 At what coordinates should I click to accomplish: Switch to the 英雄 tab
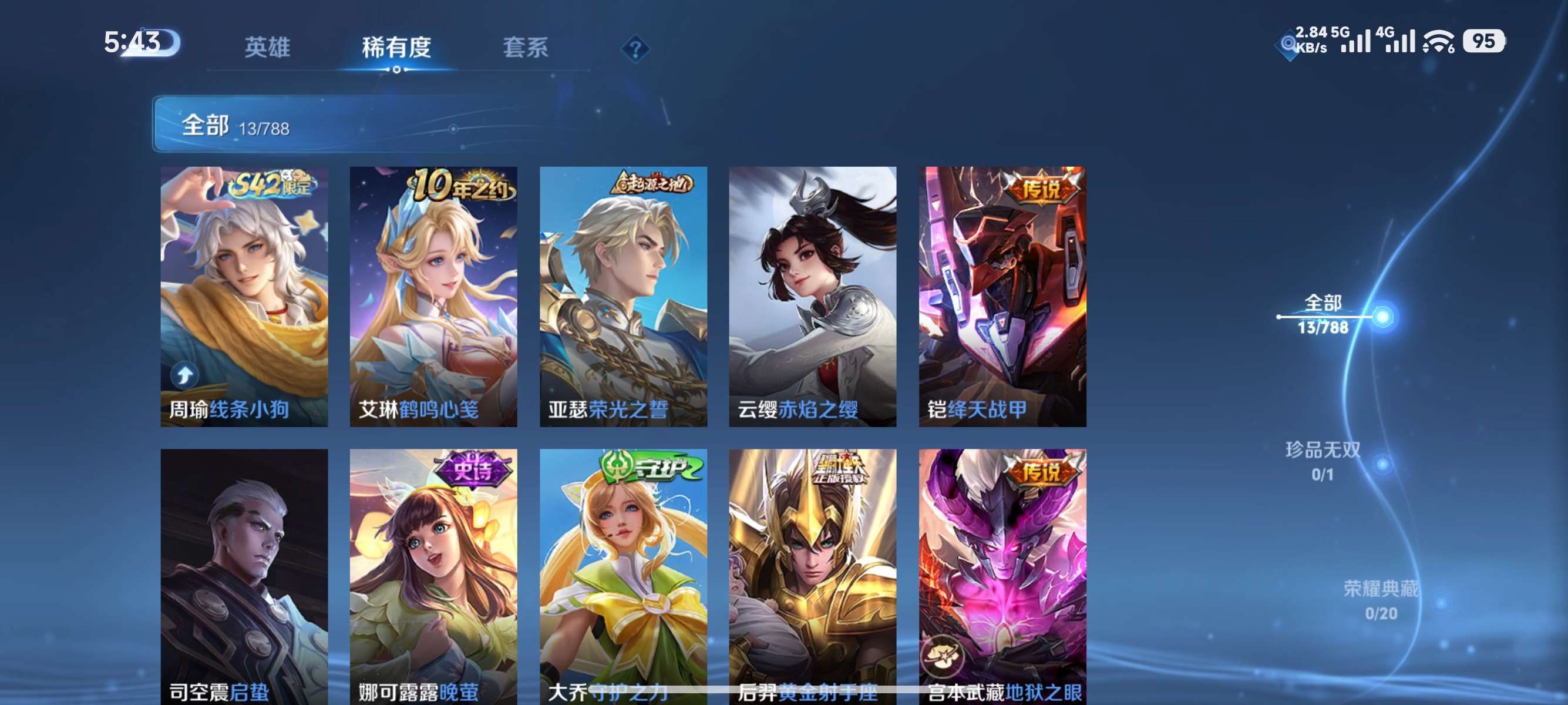click(267, 46)
